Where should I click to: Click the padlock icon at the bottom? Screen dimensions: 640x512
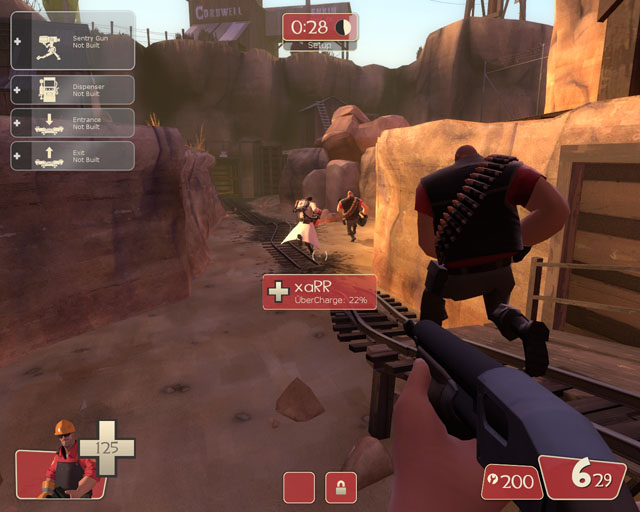[x=341, y=488]
